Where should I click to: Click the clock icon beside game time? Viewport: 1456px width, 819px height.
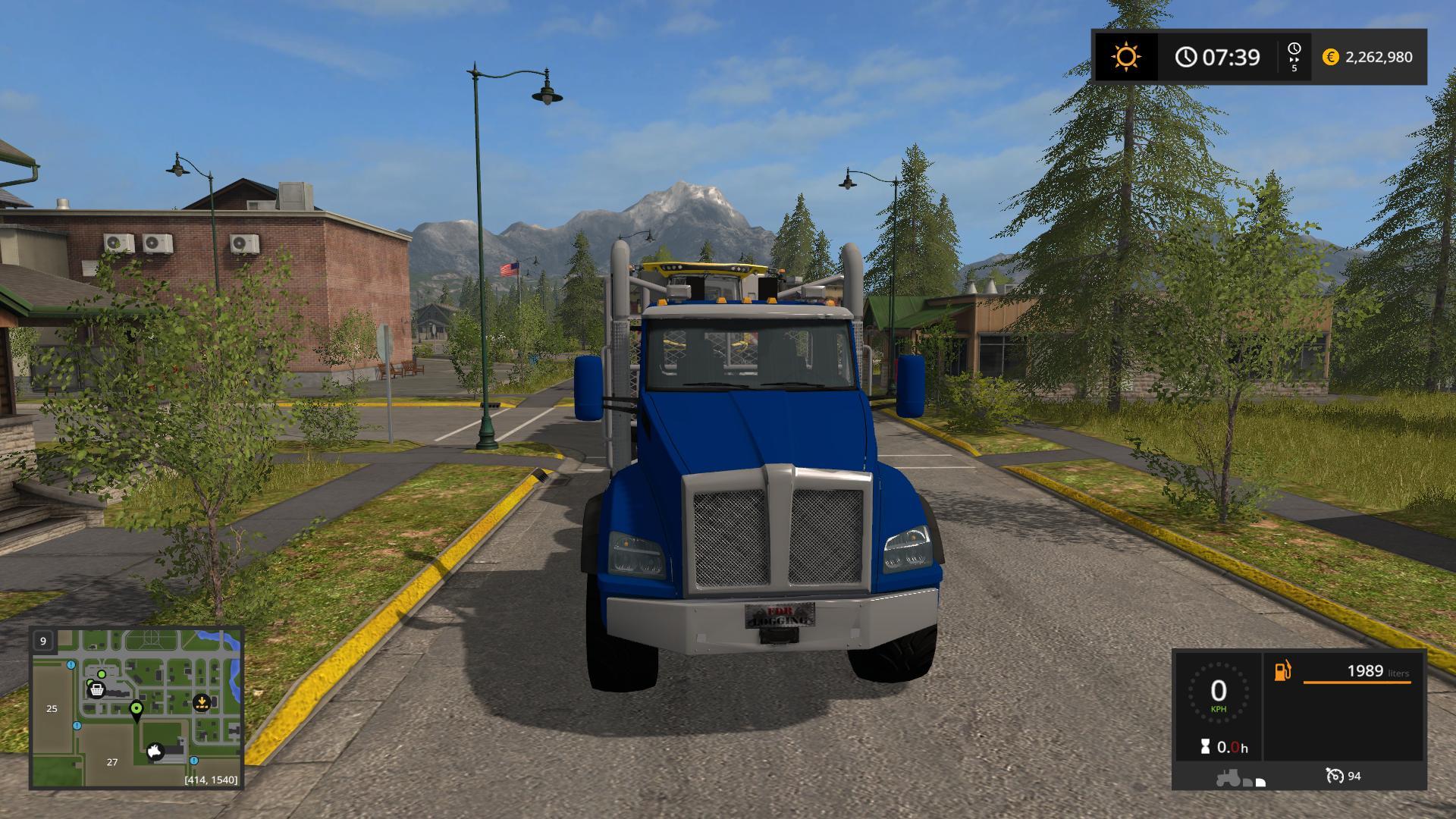pyautogui.click(x=1186, y=57)
